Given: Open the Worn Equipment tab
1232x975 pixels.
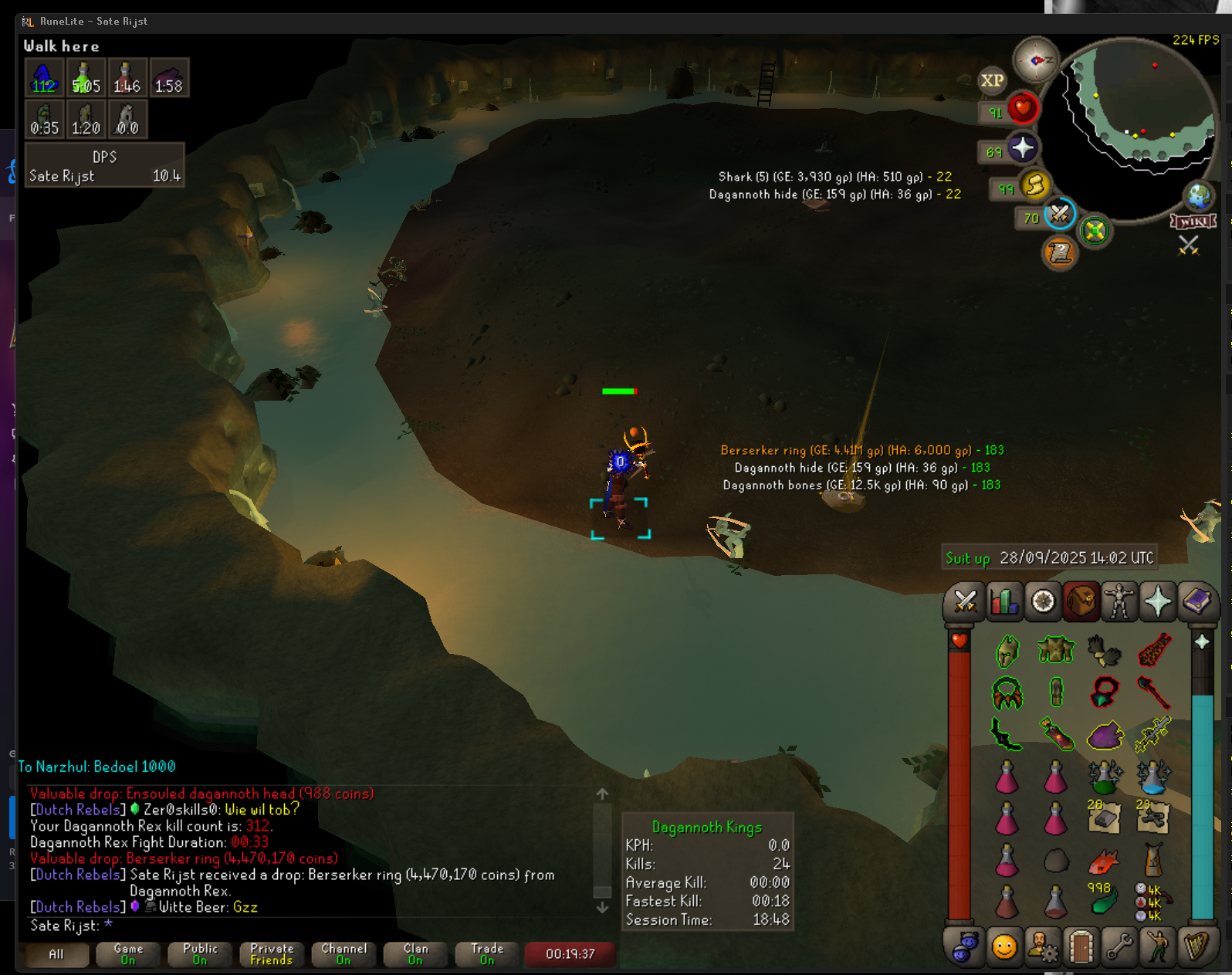Looking at the screenshot, I should (x=1119, y=602).
